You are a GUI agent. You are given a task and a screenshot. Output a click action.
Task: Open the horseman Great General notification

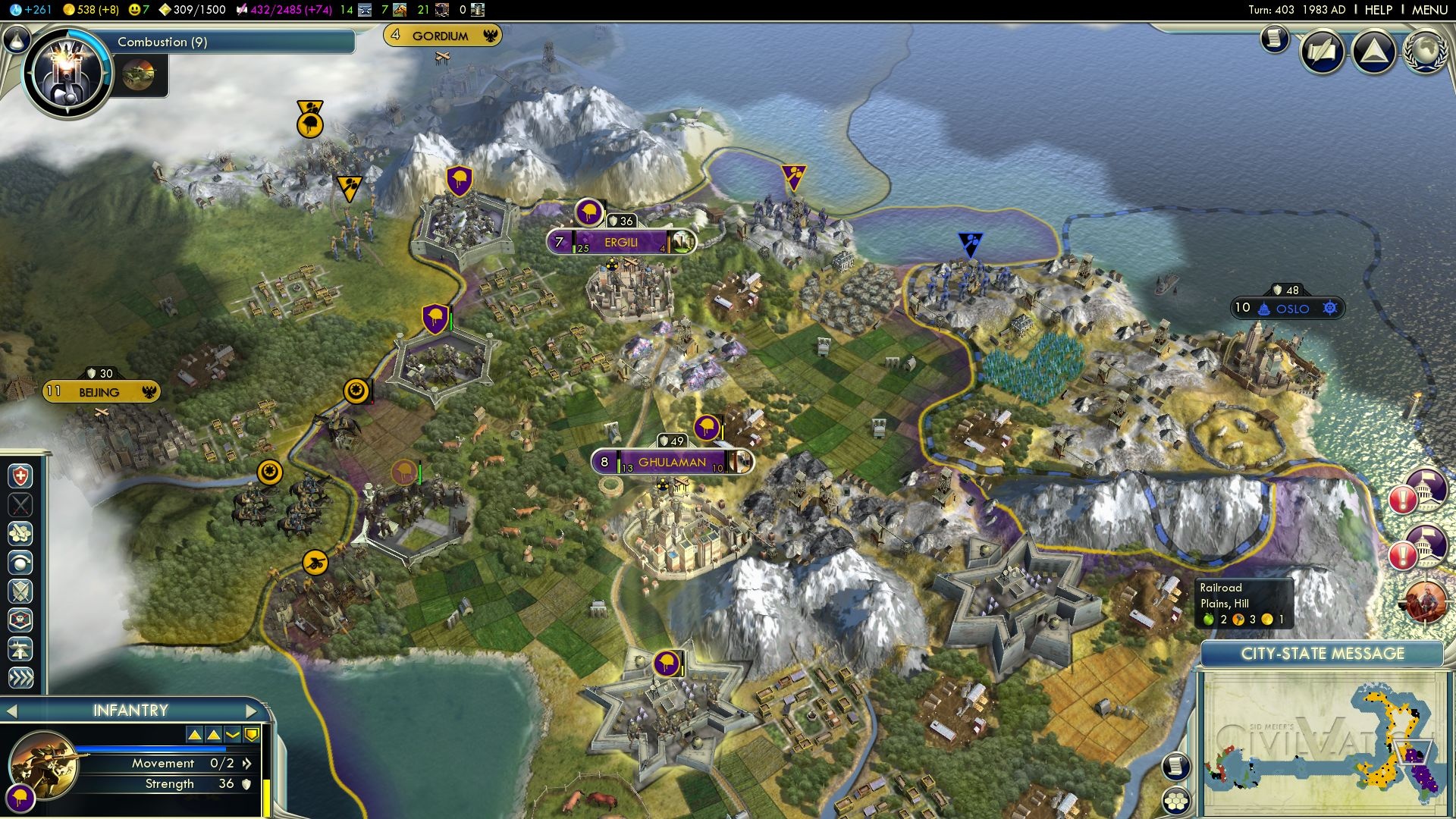[1425, 601]
